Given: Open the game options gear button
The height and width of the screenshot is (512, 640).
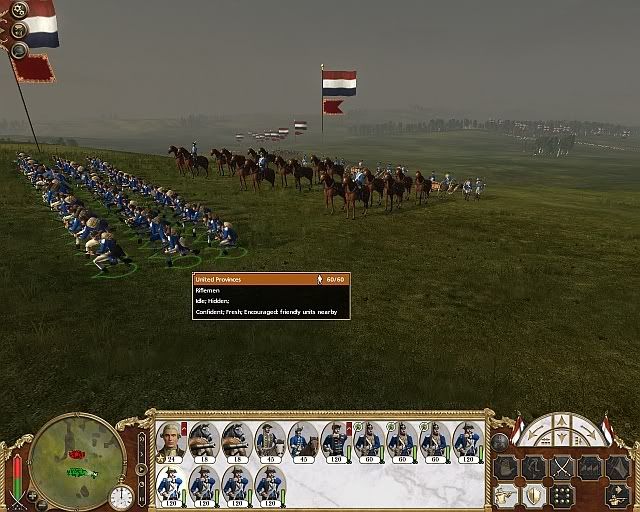Looking at the screenshot, I should (20, 11).
